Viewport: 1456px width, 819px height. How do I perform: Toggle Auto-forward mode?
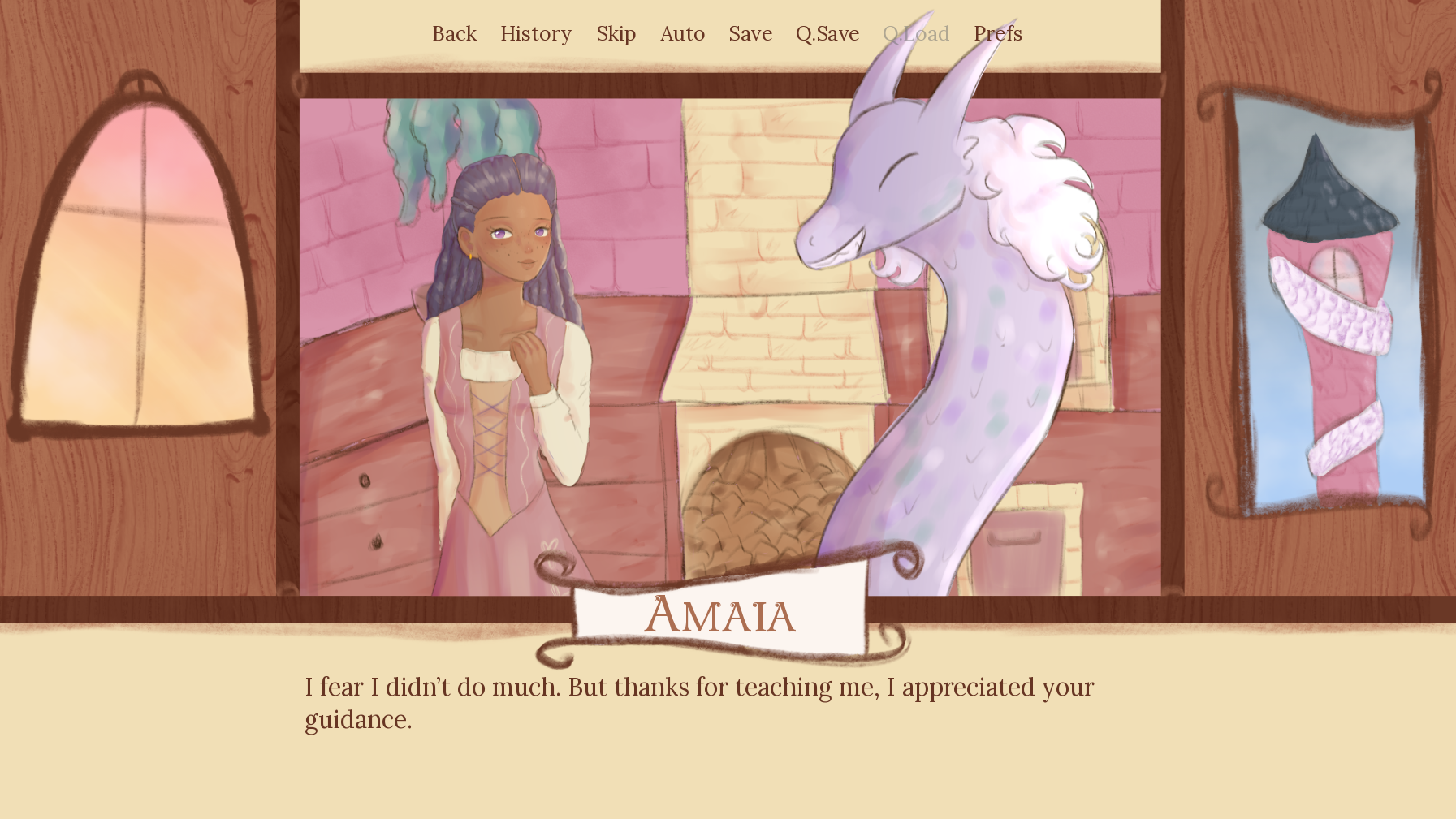pos(682,33)
